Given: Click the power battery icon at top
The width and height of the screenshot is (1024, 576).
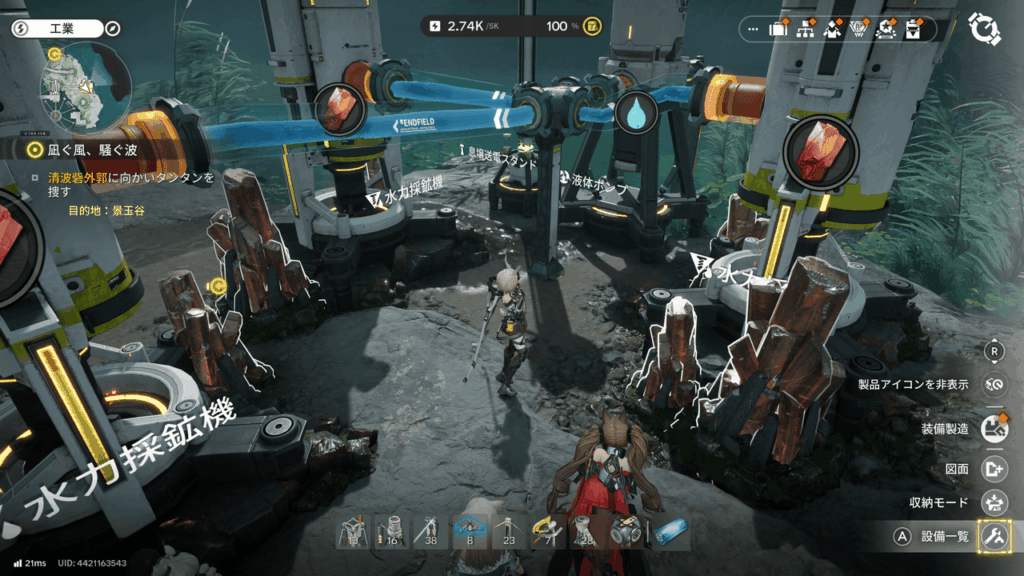Looking at the screenshot, I should [435, 26].
